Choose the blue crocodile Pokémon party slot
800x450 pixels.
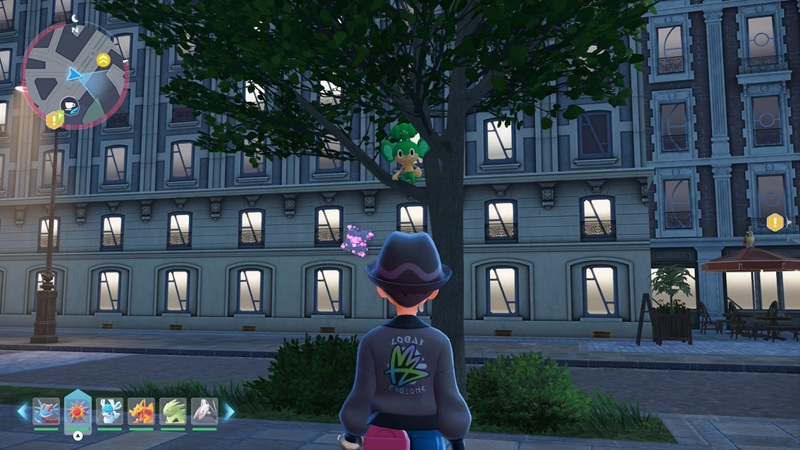pos(46,410)
